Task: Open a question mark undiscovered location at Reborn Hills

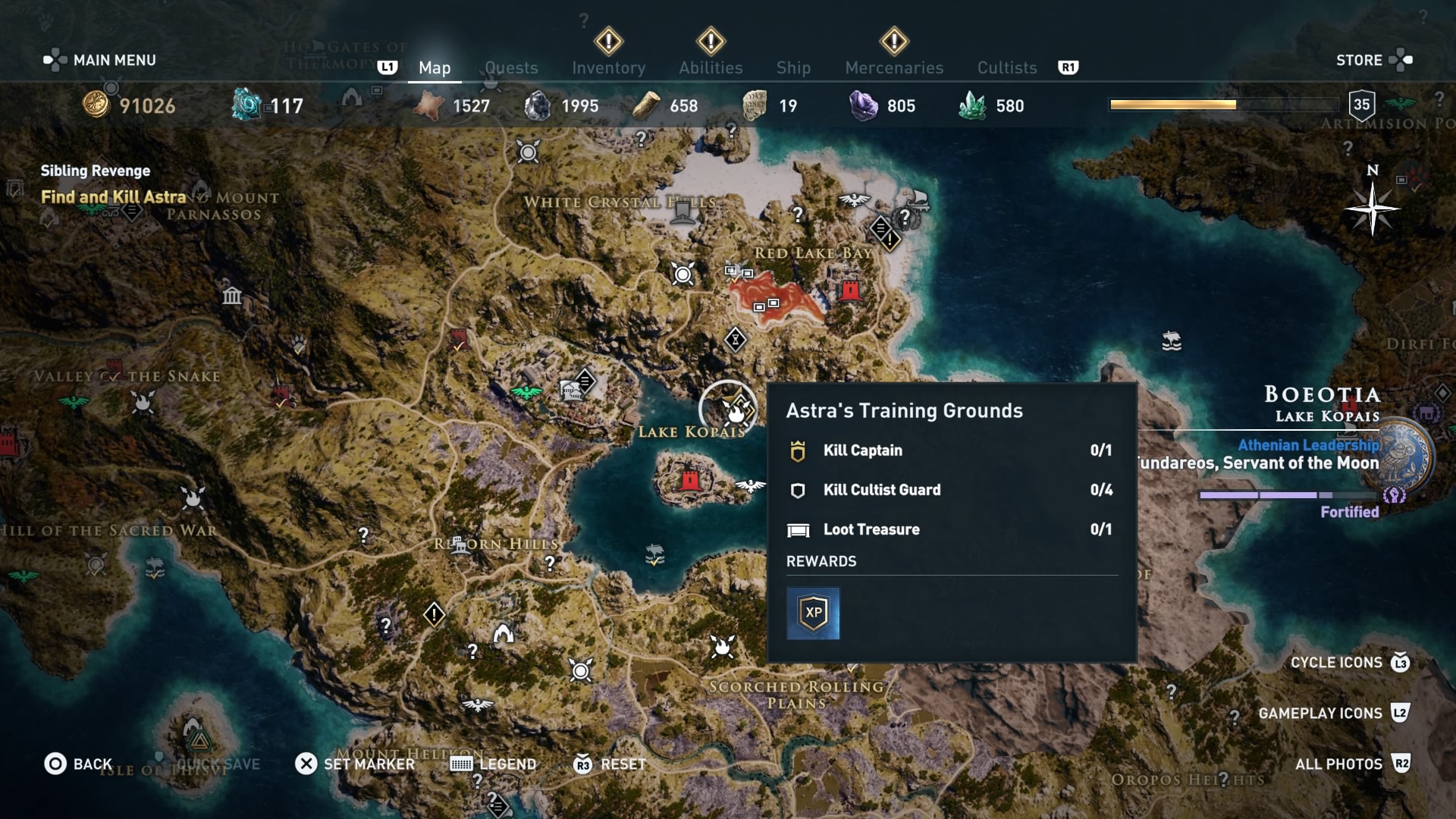Action: (548, 563)
